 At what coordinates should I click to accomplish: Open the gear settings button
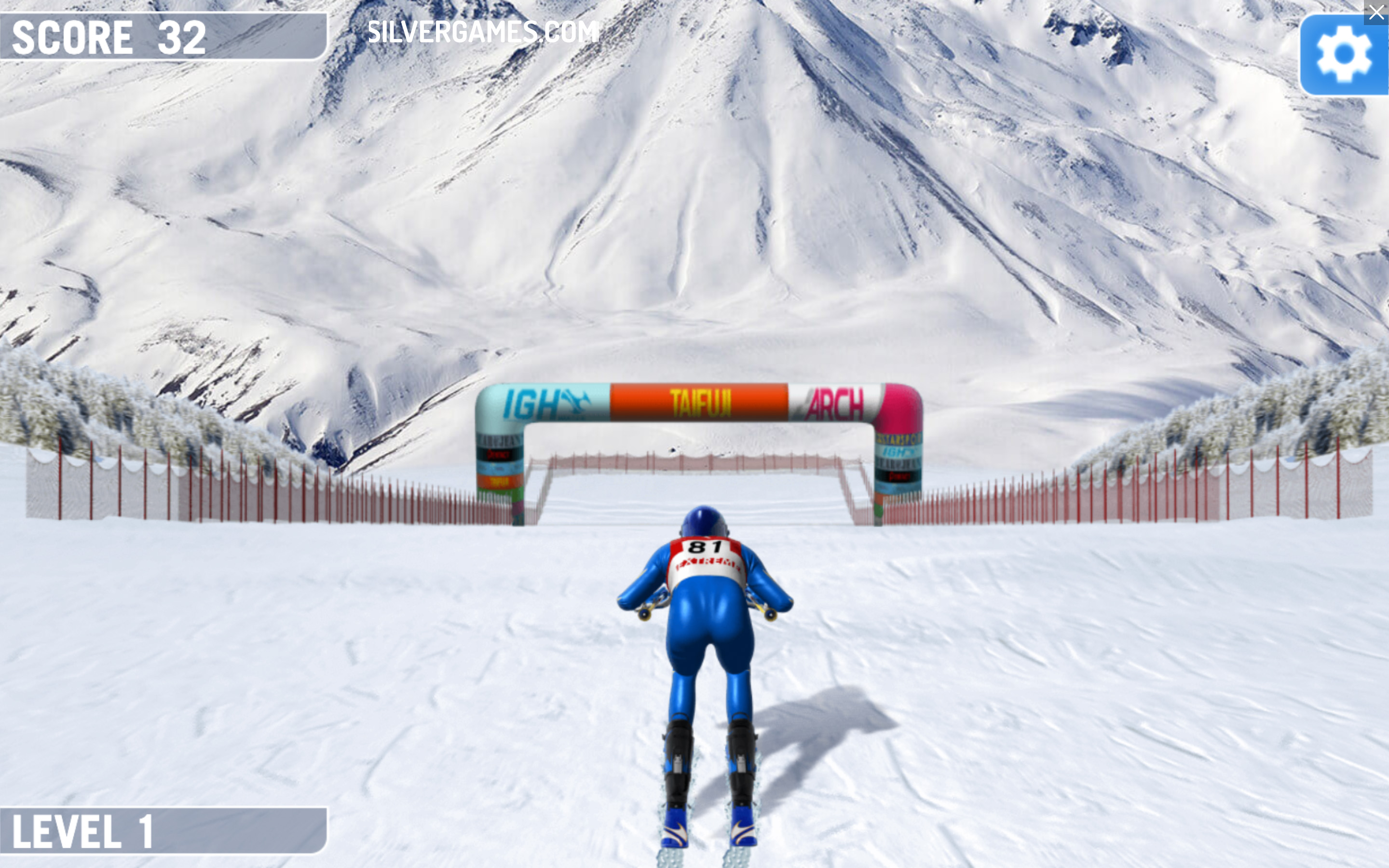coord(1343,55)
